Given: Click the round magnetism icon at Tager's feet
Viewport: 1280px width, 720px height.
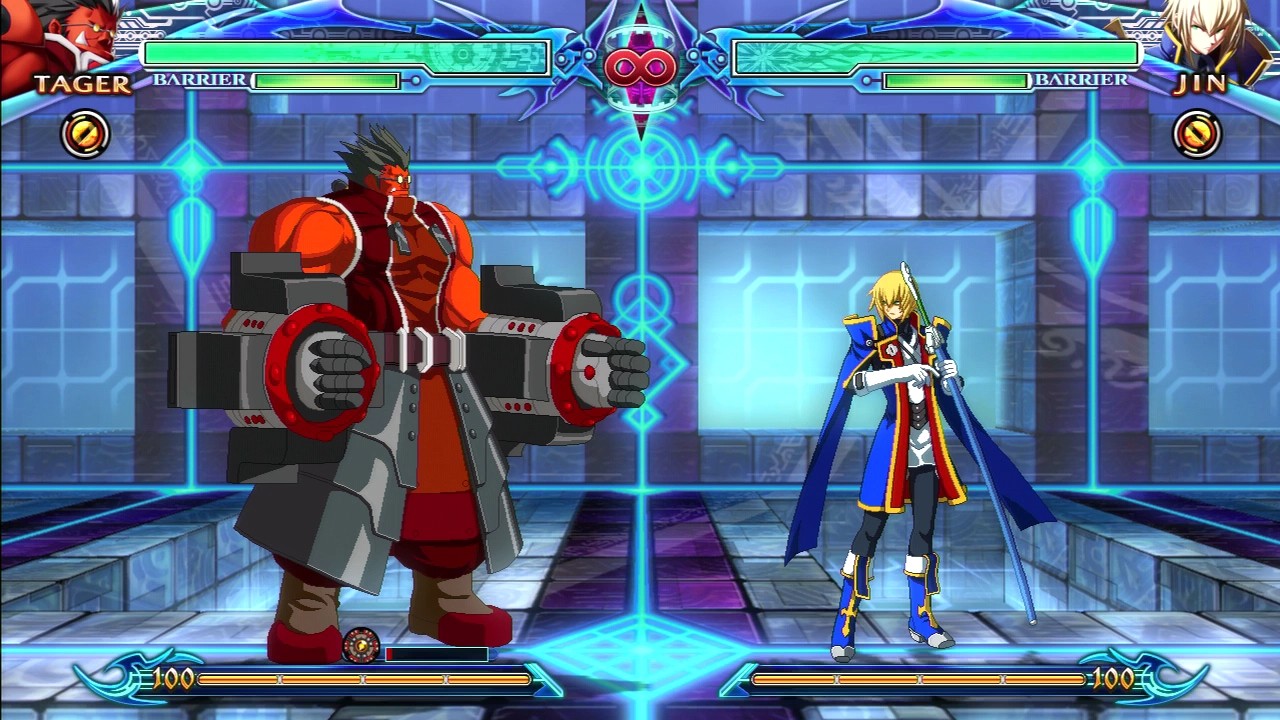Looking at the screenshot, I should tap(360, 646).
